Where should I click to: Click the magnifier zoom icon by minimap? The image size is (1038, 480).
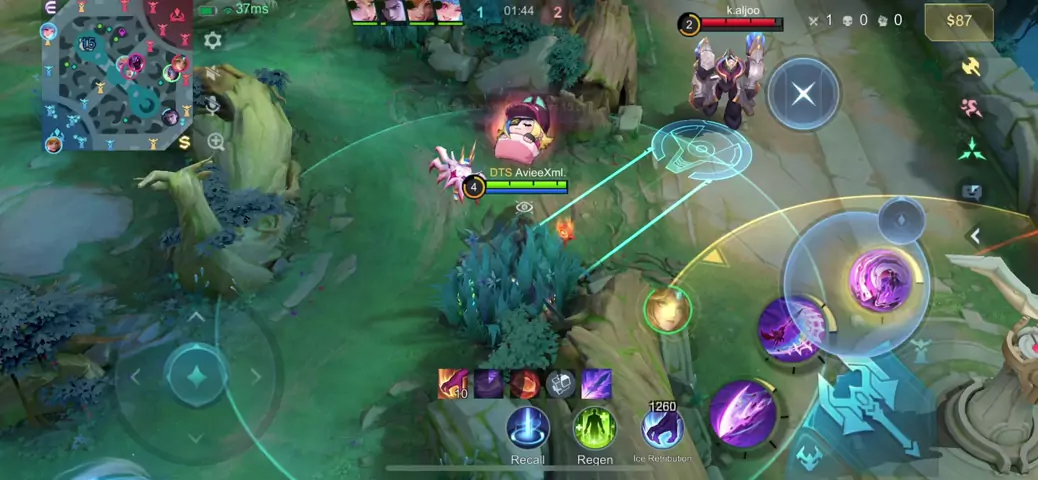pyautogui.click(x=216, y=142)
